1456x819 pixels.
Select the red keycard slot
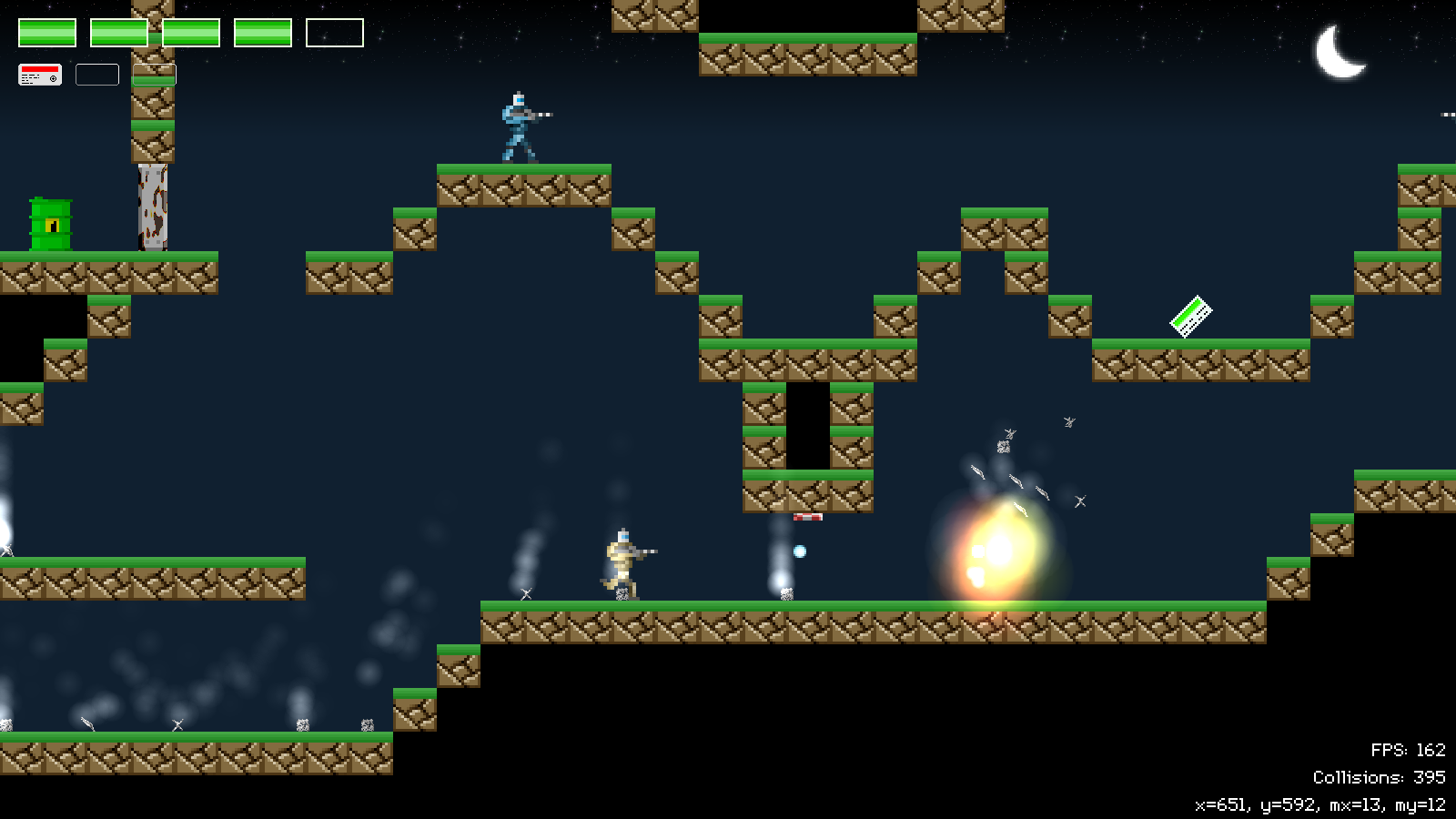[x=40, y=75]
